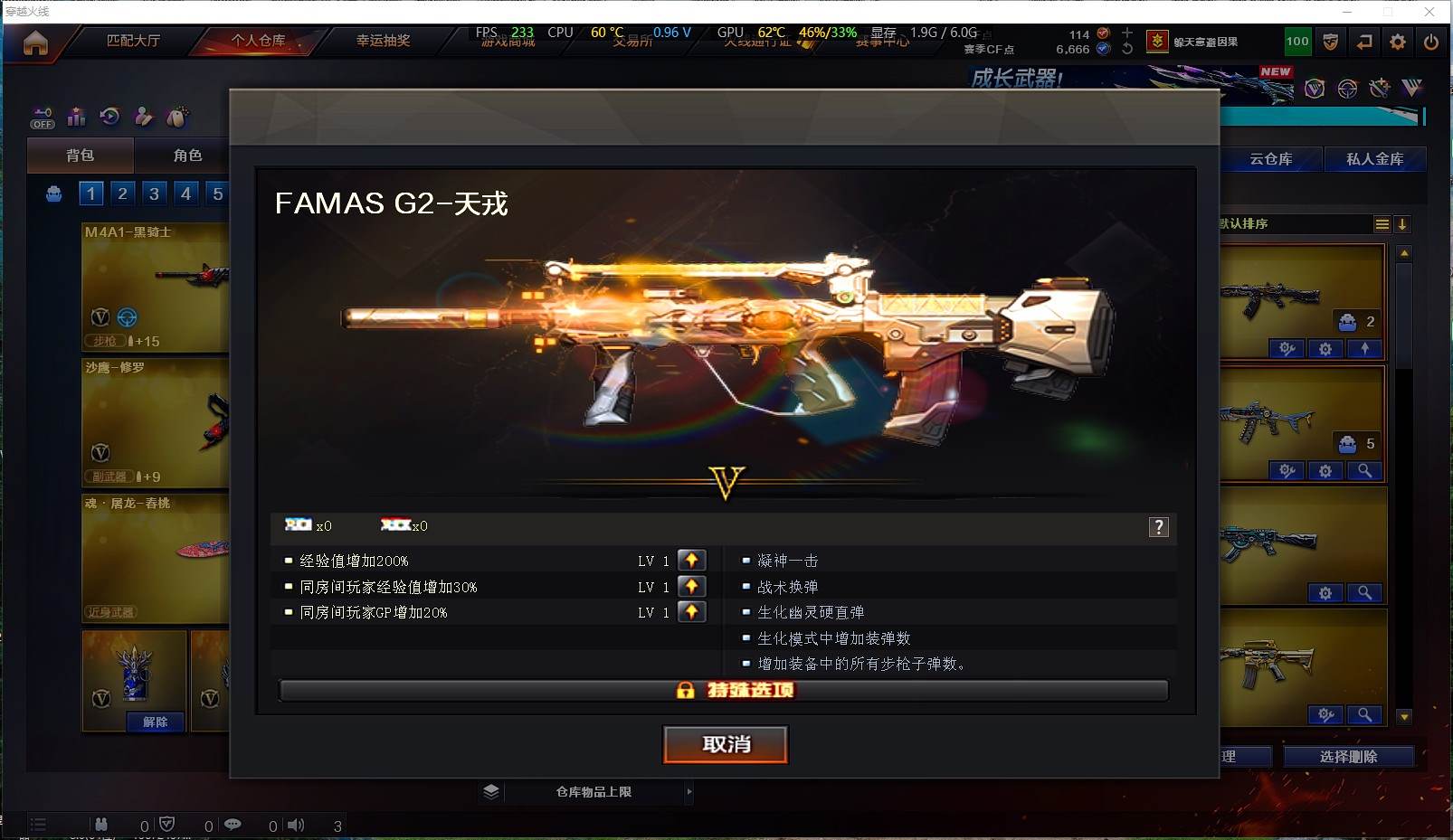This screenshot has width=1453, height=840.
Task: Click the 解除 unequip button
Action: pyautogui.click(x=155, y=722)
